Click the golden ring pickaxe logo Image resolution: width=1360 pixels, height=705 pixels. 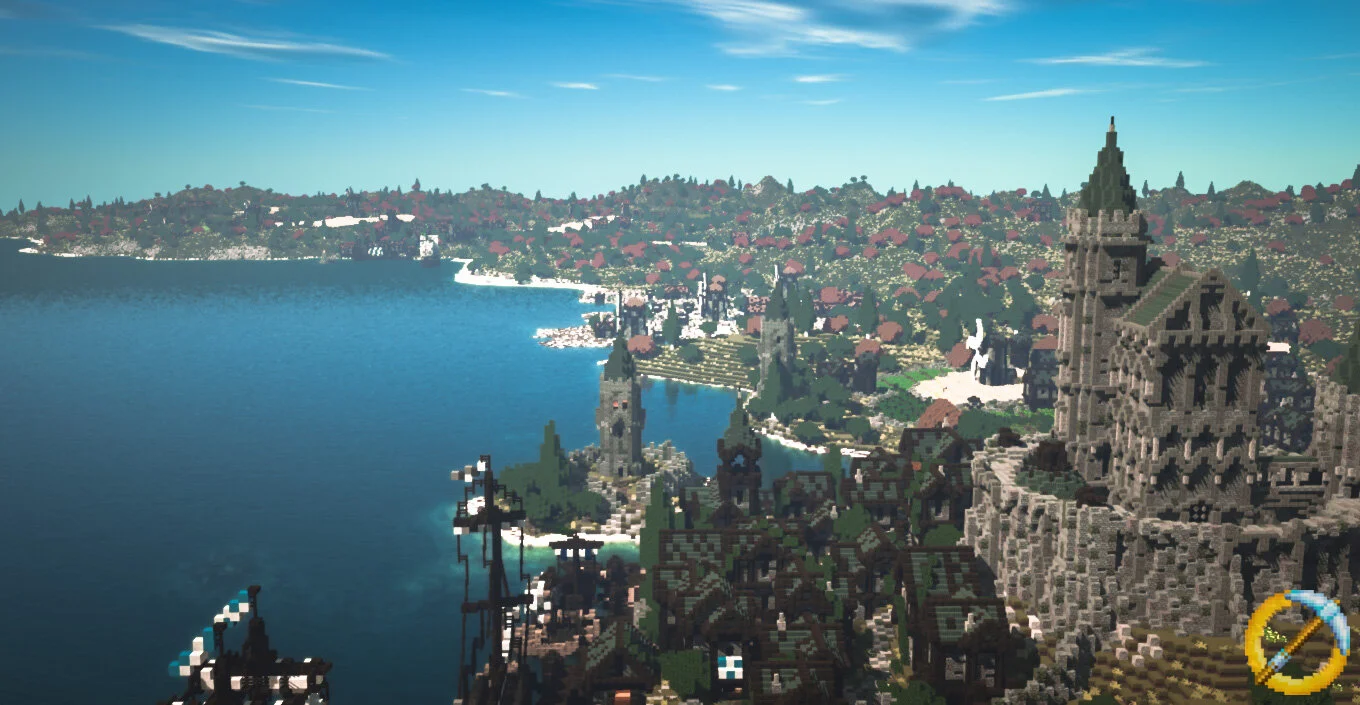1297,642
